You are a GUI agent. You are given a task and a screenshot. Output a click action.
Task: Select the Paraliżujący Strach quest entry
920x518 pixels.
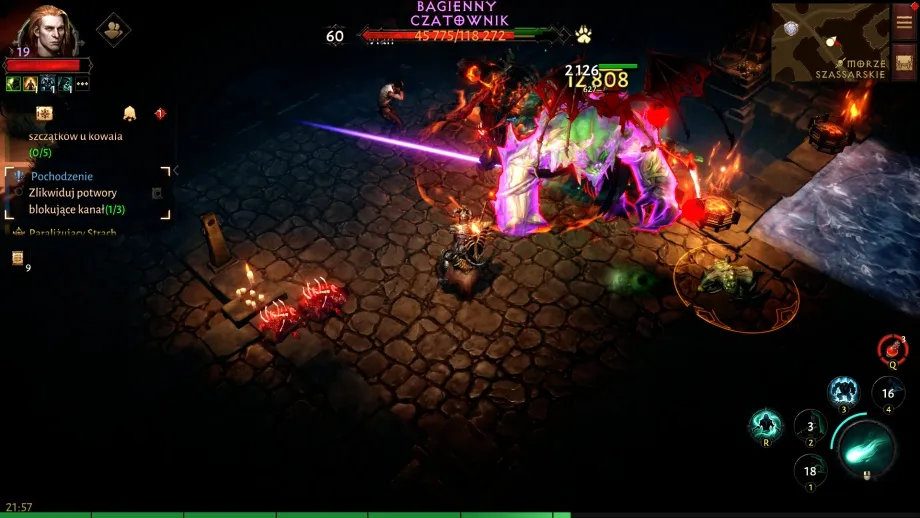72,233
